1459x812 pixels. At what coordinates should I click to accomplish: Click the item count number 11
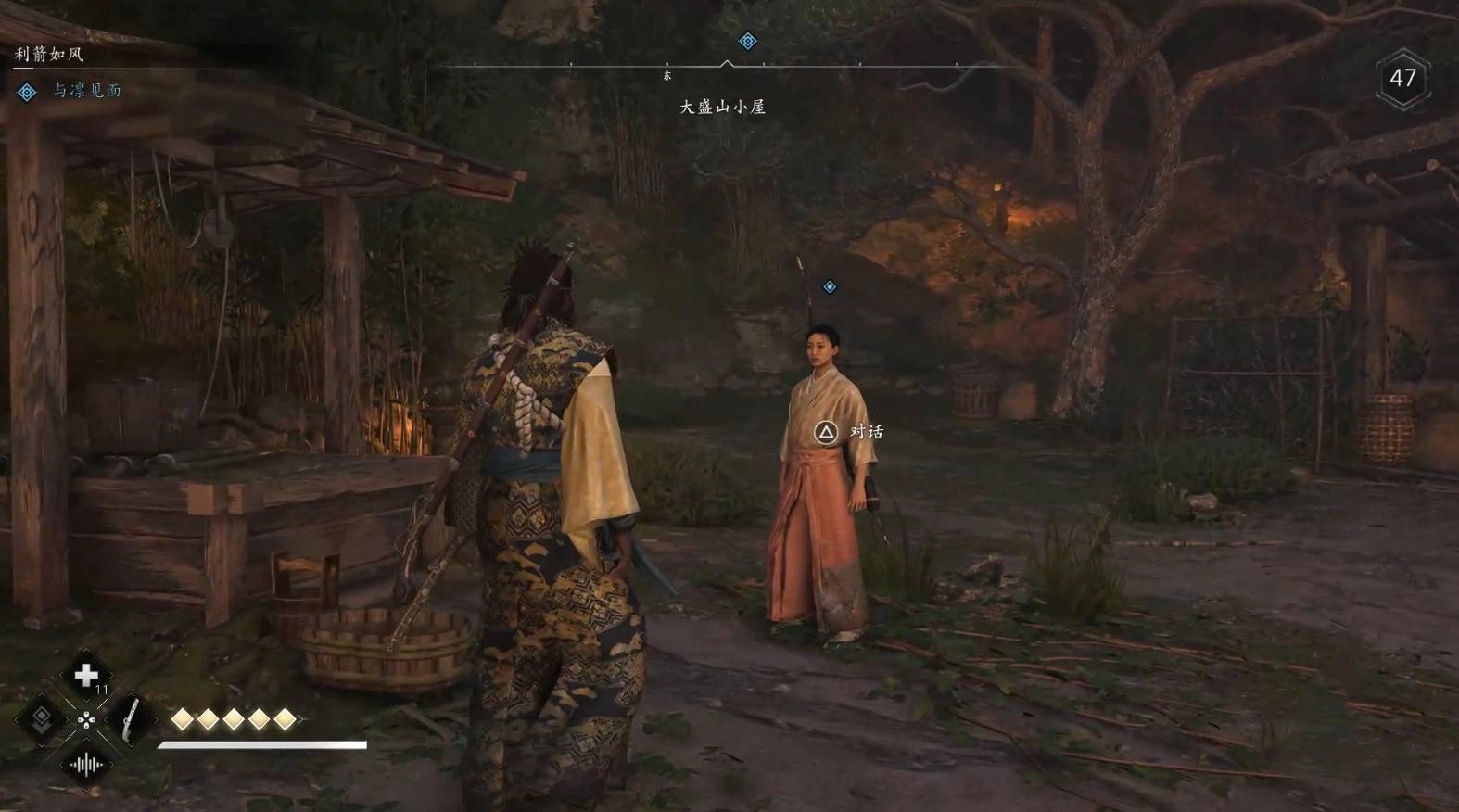pyautogui.click(x=103, y=689)
